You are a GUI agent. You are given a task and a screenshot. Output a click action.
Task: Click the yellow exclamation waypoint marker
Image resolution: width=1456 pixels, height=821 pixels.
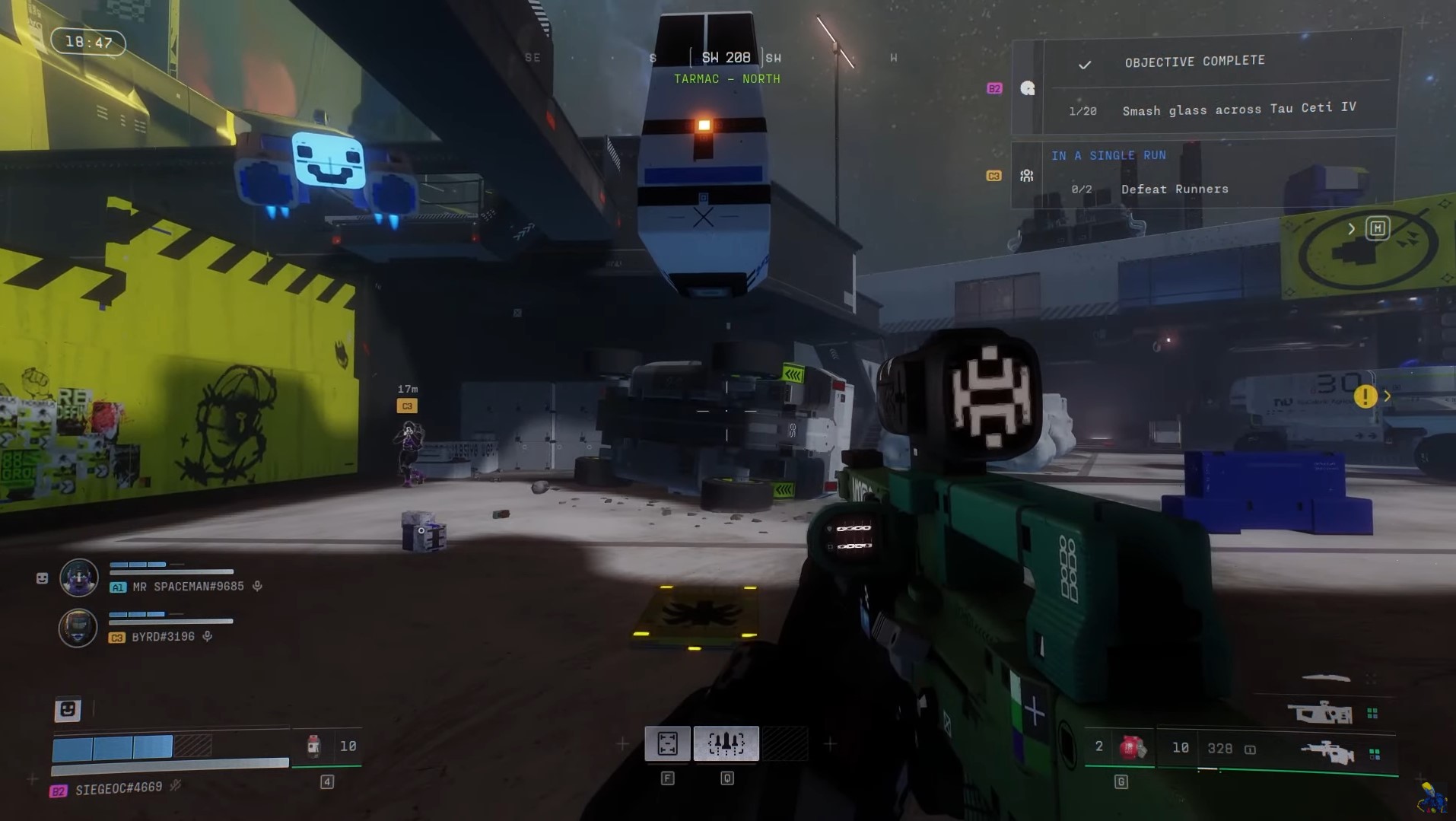coord(1365,396)
